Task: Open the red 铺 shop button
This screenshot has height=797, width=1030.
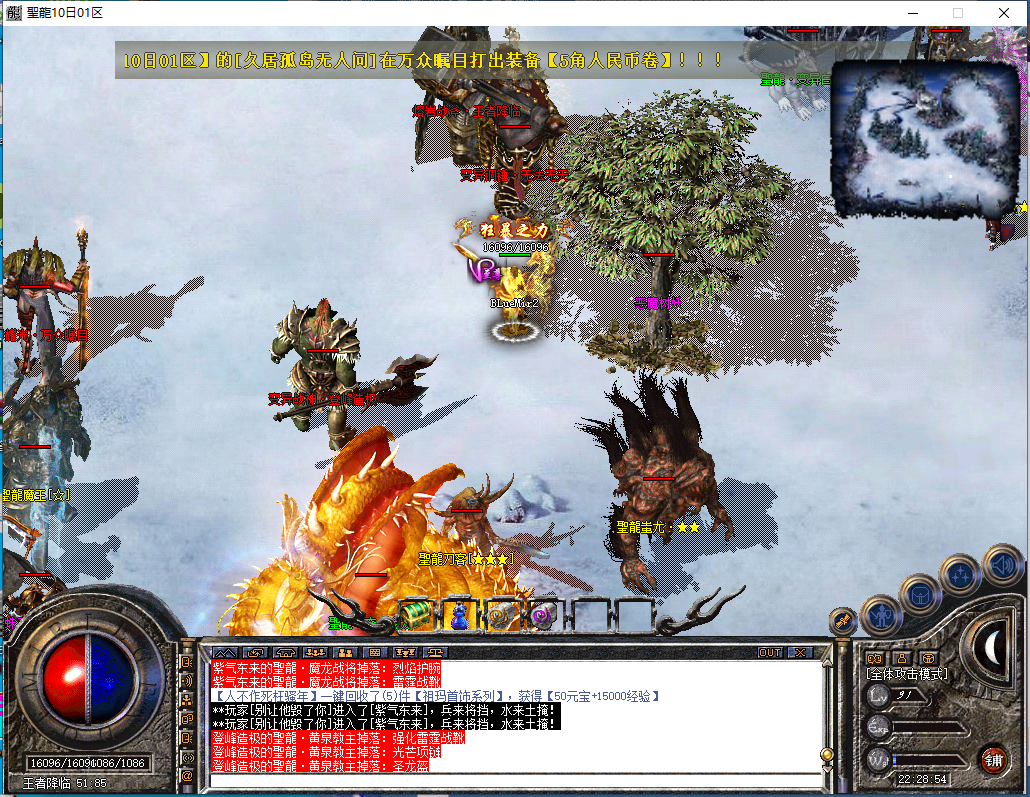Action: 993,759
